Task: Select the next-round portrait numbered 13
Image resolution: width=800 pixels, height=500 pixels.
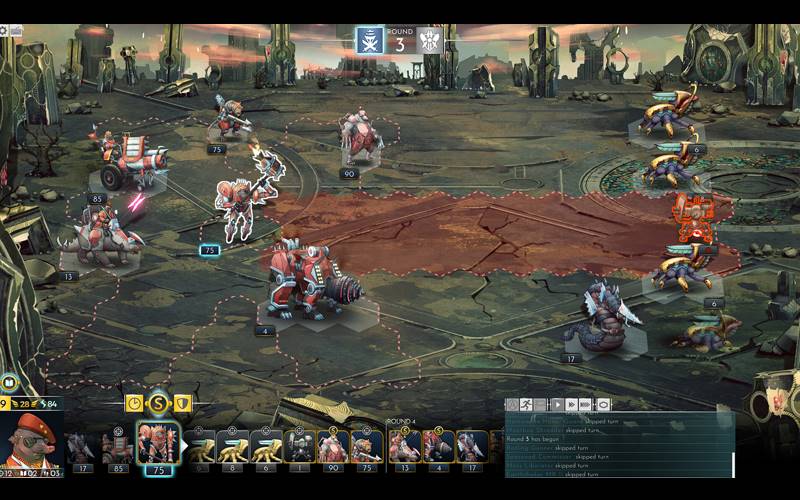Action: click(405, 448)
